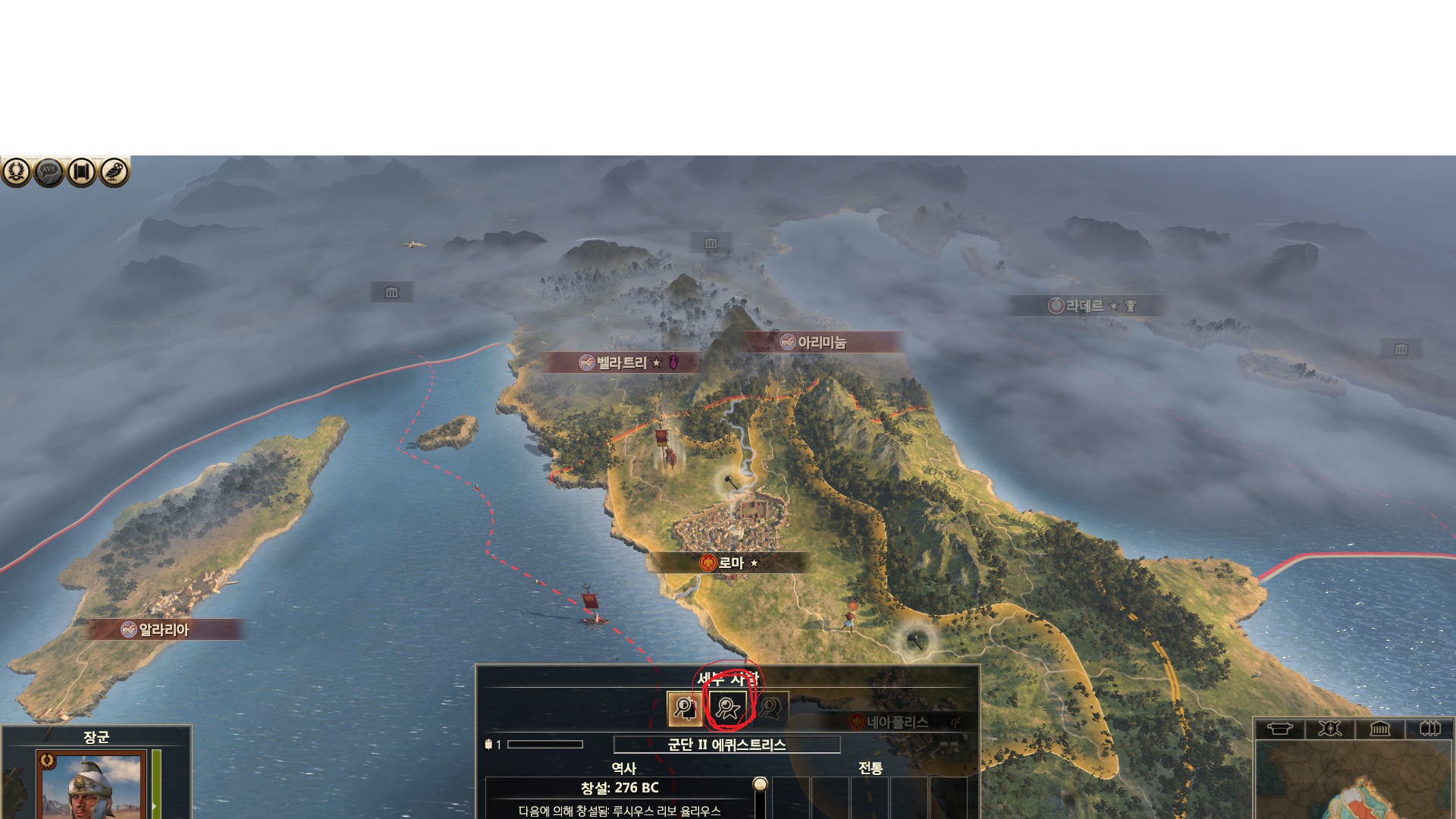Switch to the star magnifier details tab
The image size is (1456, 819).
(x=728, y=709)
